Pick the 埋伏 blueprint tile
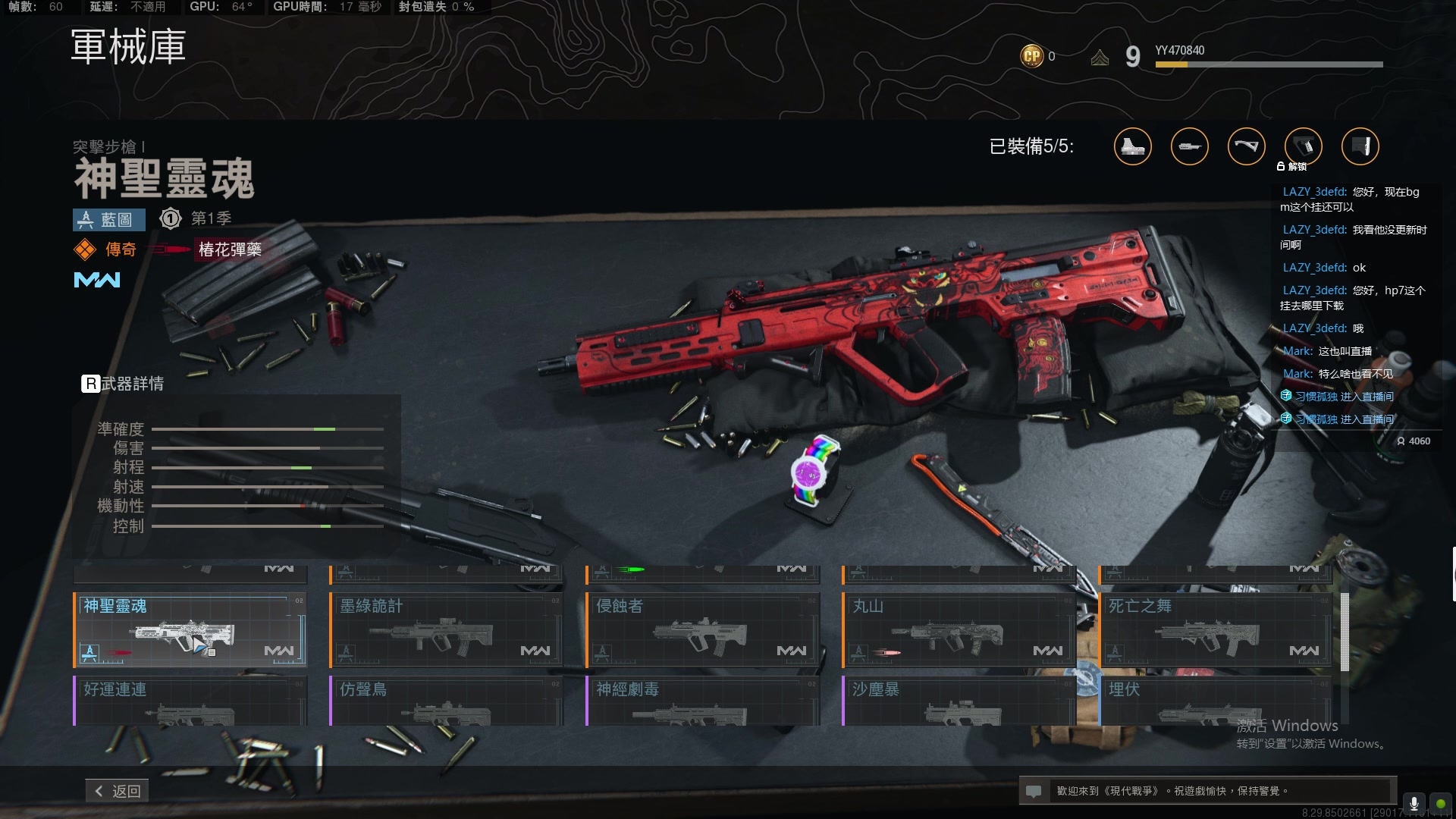Image resolution: width=1456 pixels, height=819 pixels. pos(1216,701)
